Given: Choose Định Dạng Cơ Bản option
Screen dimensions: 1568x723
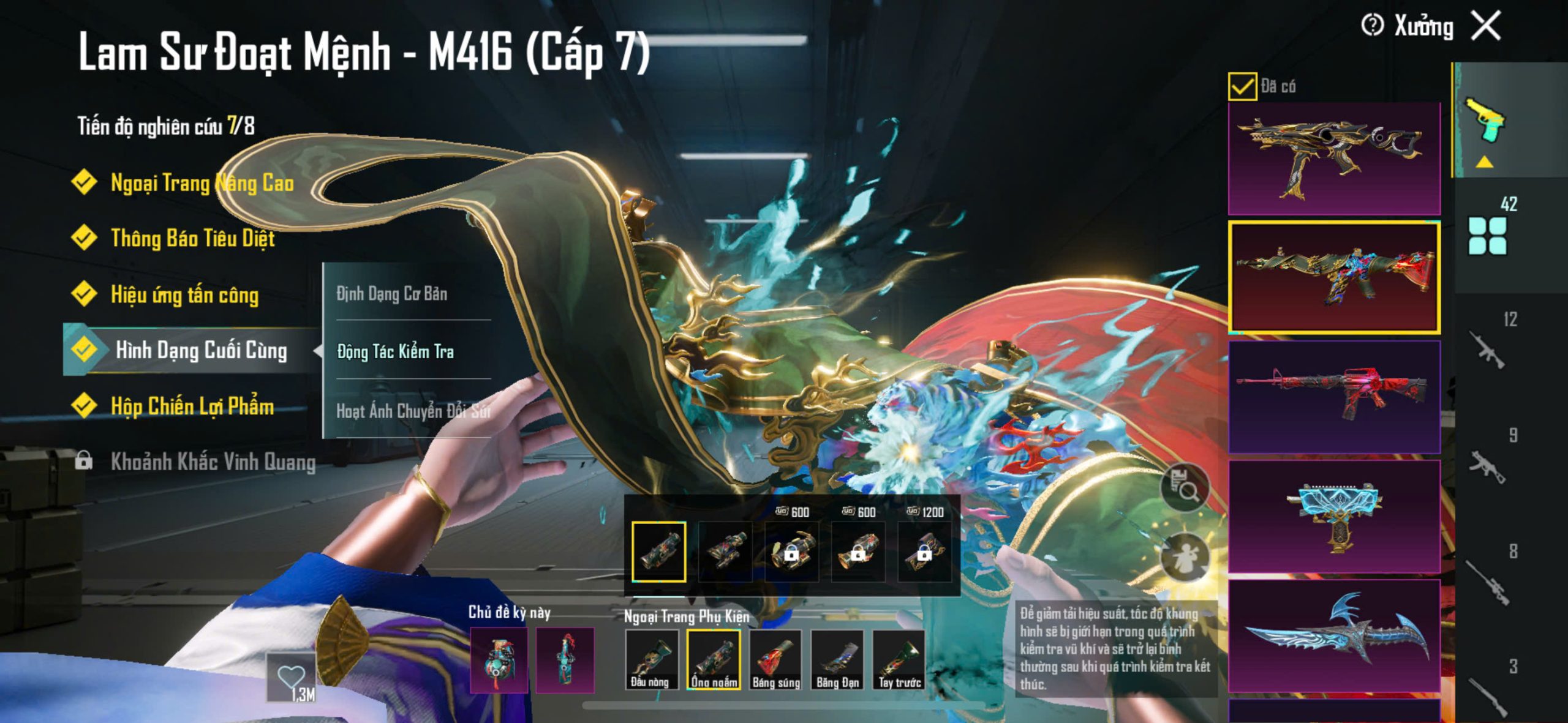Looking at the screenshot, I should point(392,294).
